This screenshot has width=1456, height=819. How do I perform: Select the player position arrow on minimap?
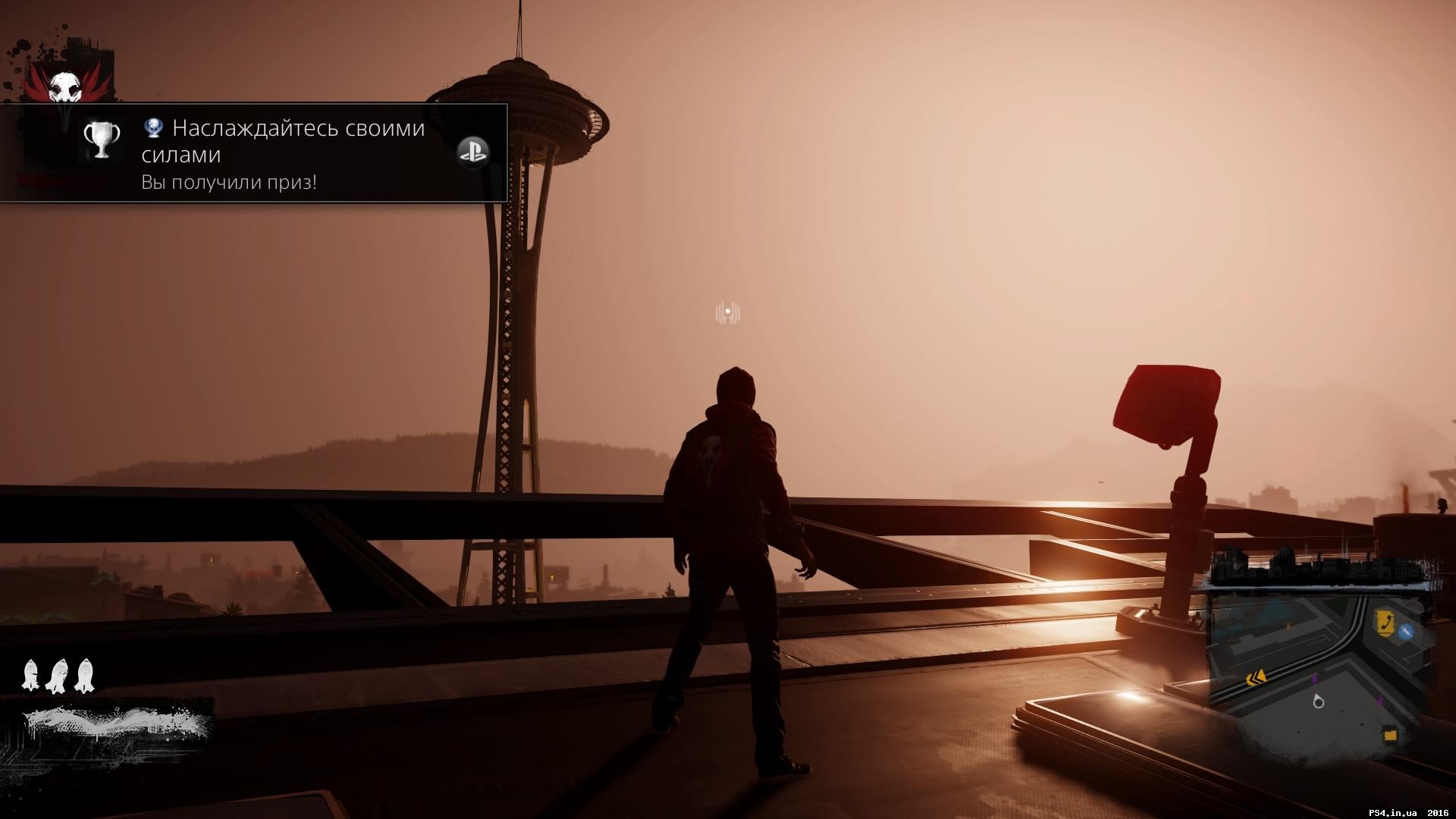click(x=1319, y=701)
